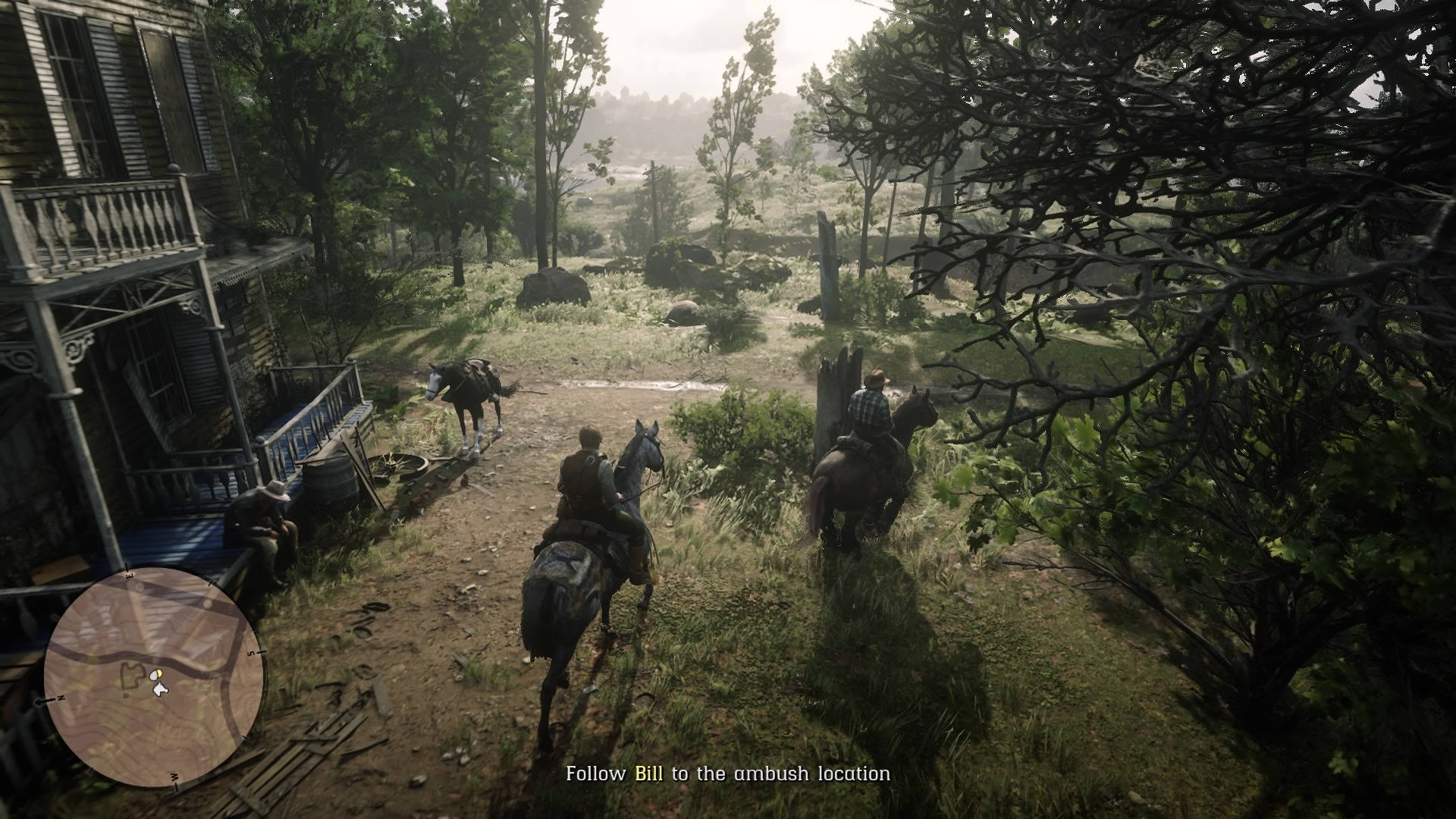The width and height of the screenshot is (1456, 819).
Task: Click the horse blip beside the player marker
Action: [152, 673]
